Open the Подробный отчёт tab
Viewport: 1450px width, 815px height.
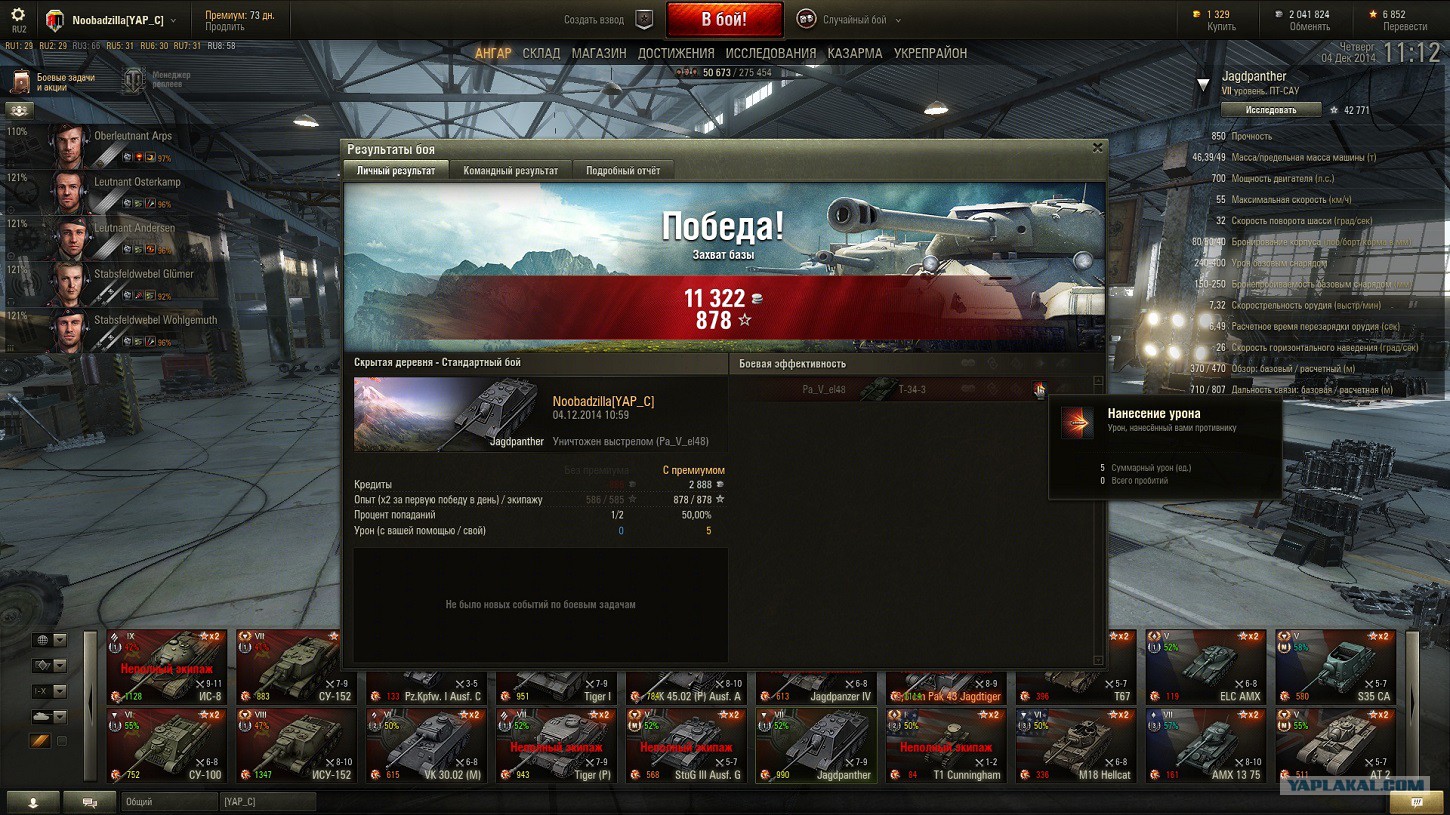(x=623, y=171)
